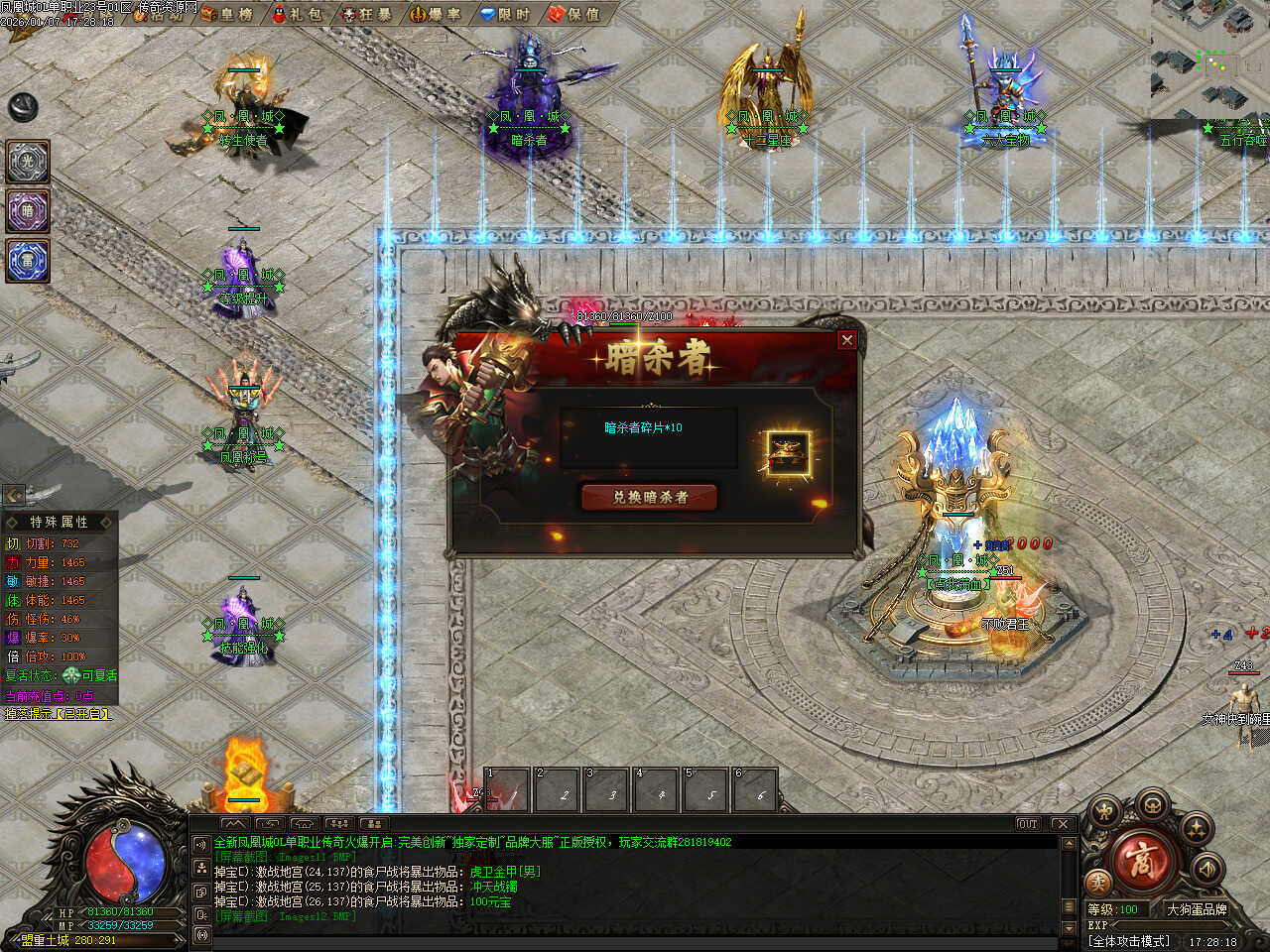This screenshot has width=1270, height=952.
Task: Click the 兑换暗杀者 exchange button
Action: (x=649, y=497)
